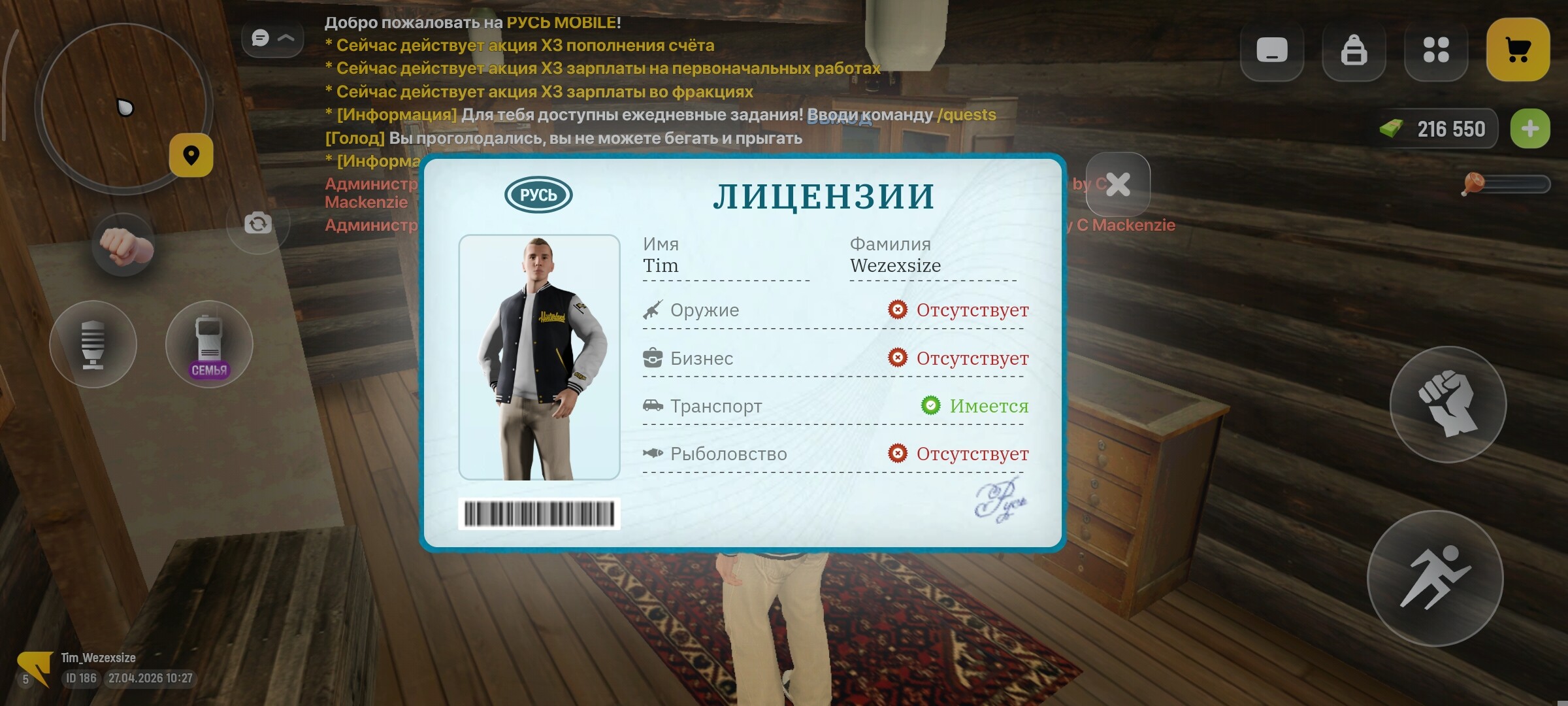1568x706 pixels.
Task: Open chat with the speech bubble icon
Action: pos(261,38)
